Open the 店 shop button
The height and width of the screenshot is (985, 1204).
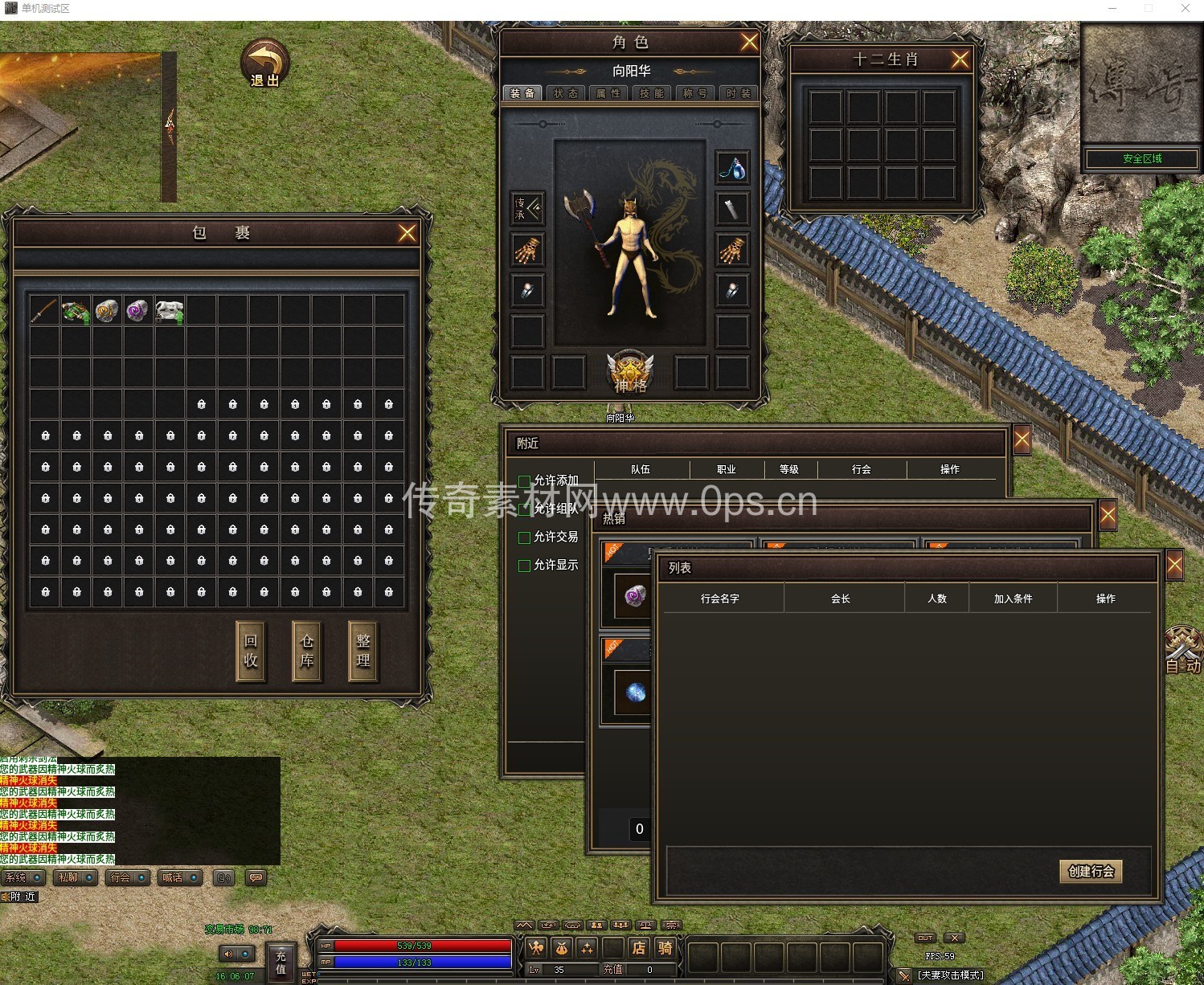point(638,948)
